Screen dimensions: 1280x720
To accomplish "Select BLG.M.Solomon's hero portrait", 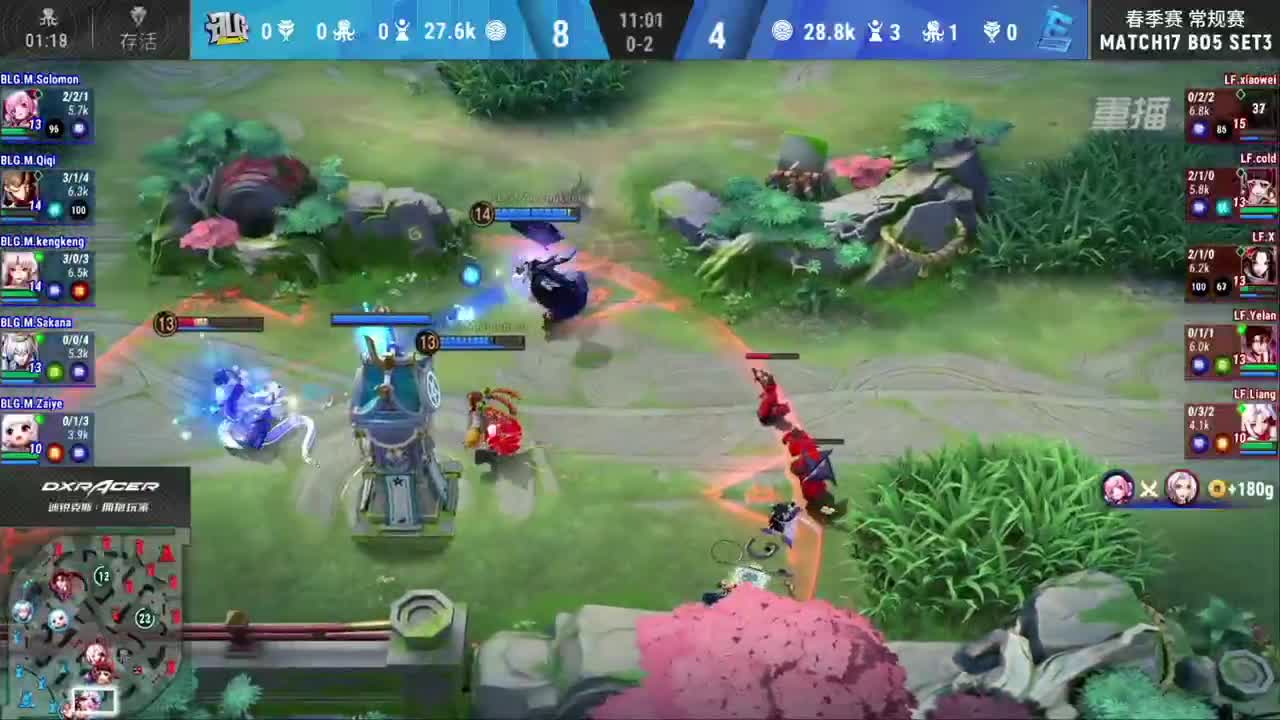I will point(16,105).
